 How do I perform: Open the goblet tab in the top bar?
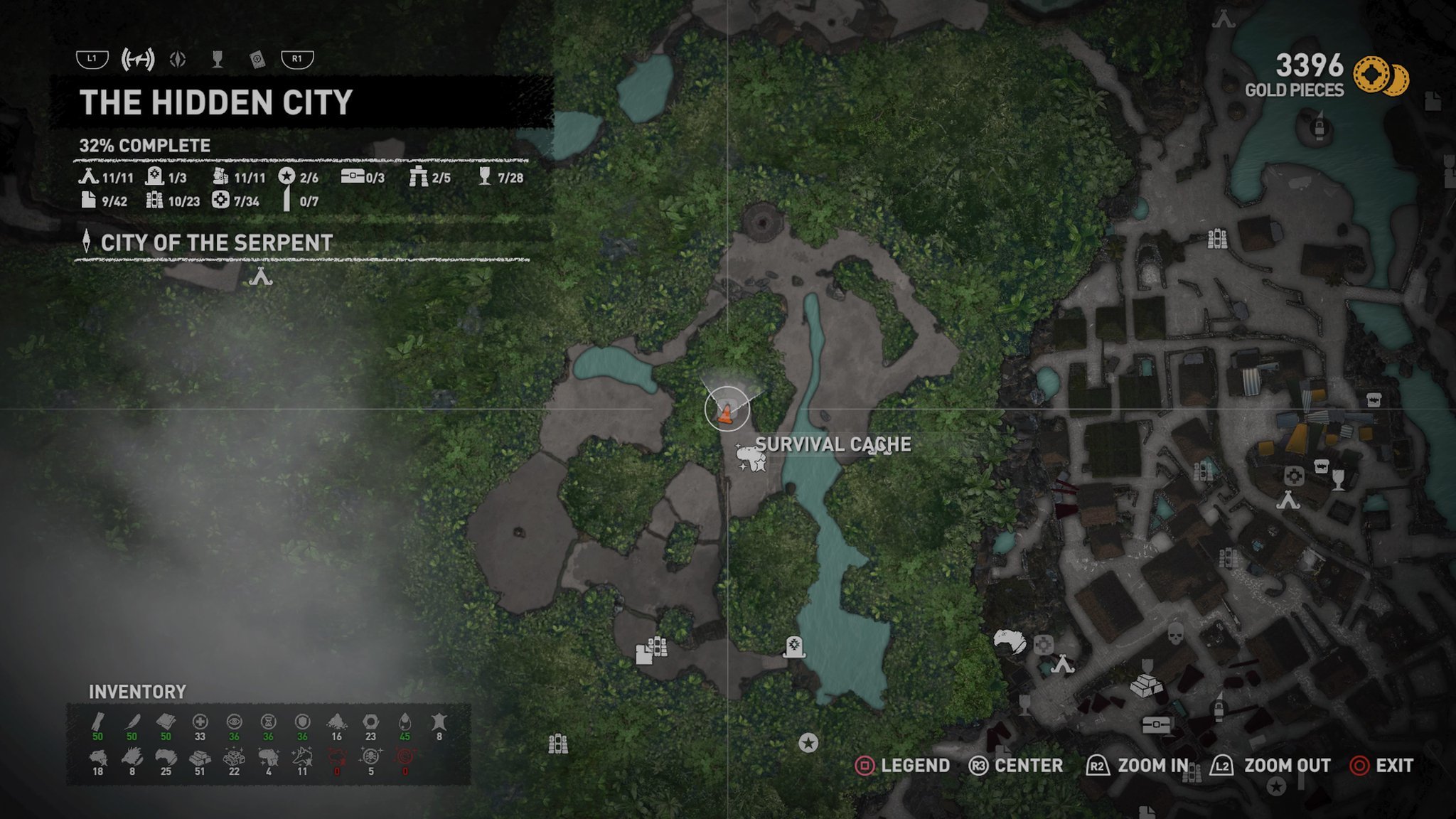point(218,60)
